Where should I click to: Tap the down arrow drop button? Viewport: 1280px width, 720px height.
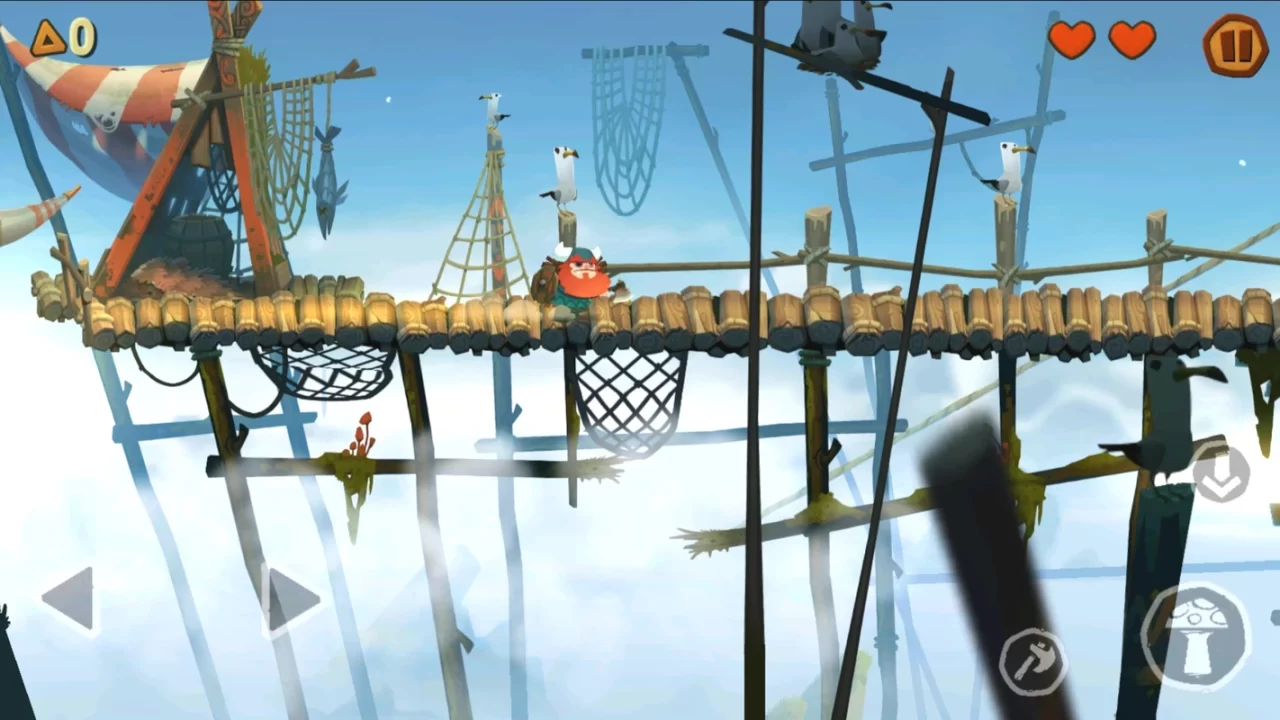pos(1221,475)
